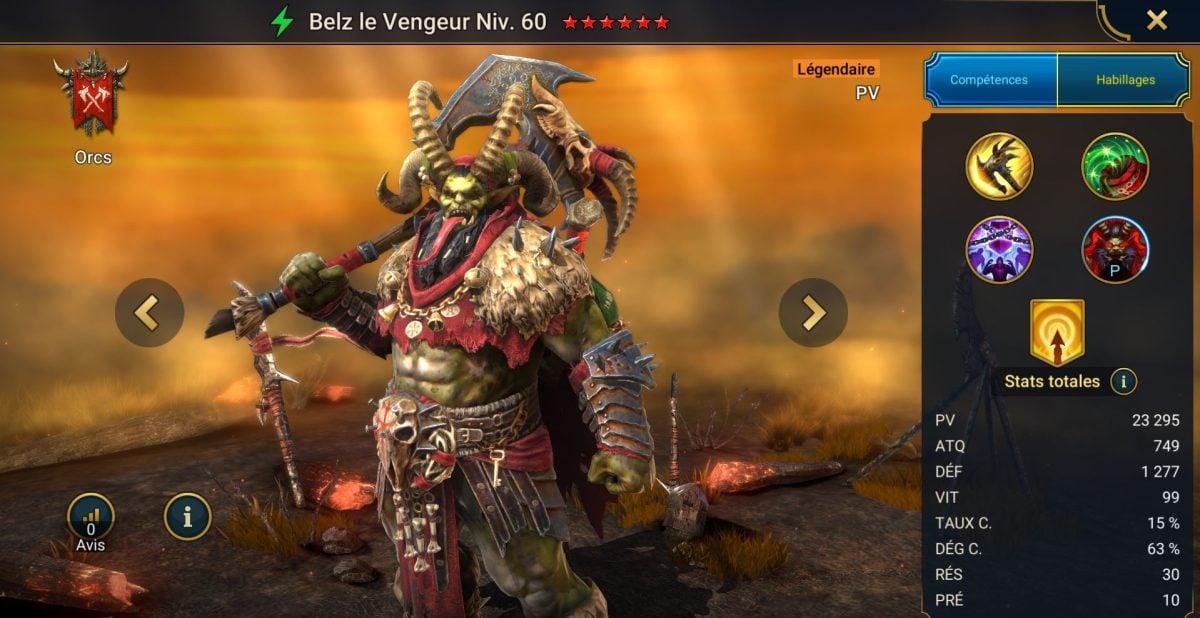Open the Orcs faction emblem
The height and width of the screenshot is (618, 1200).
[93, 94]
